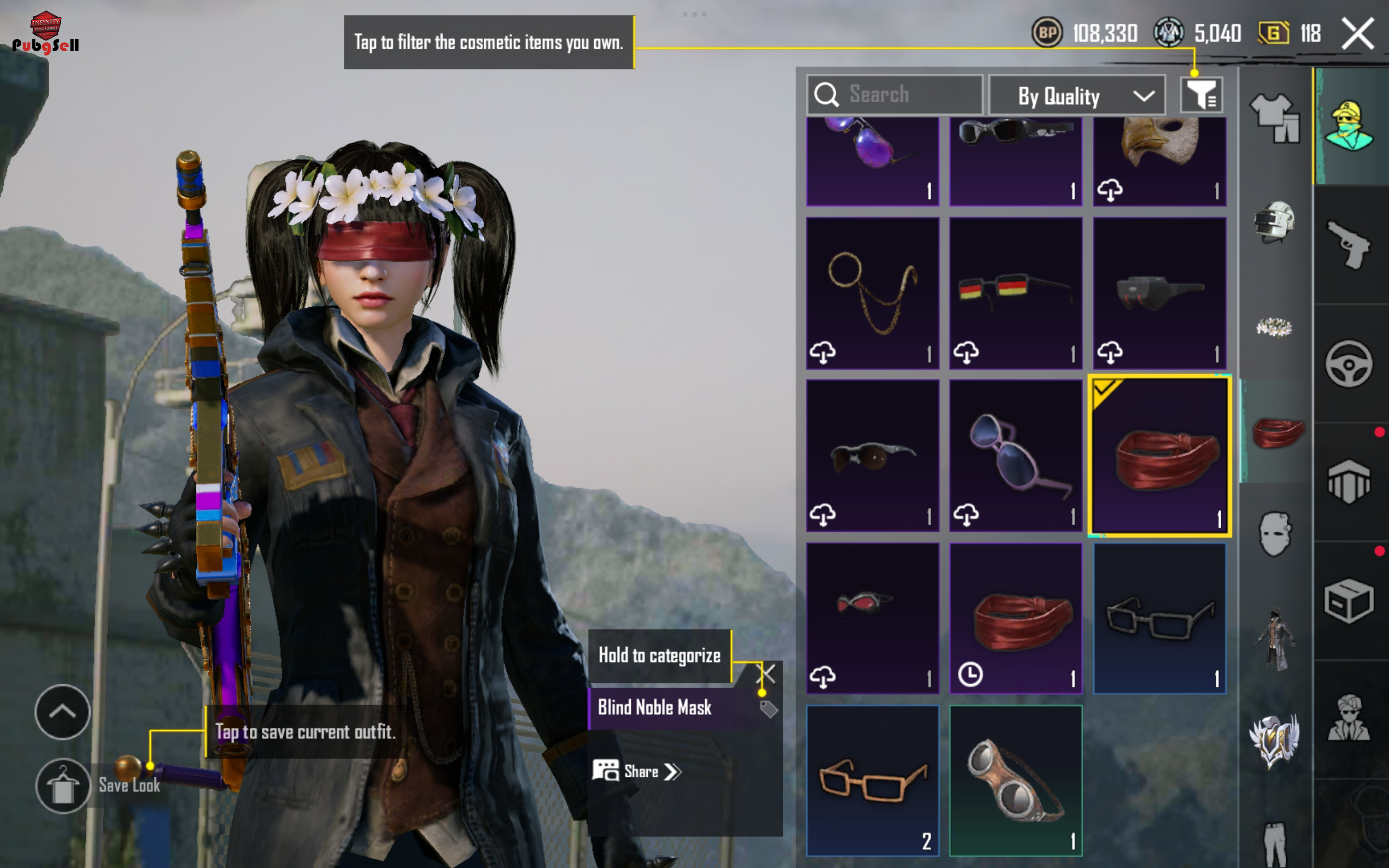Expand the up-arrow circle button
The image size is (1389, 868).
coord(63,712)
